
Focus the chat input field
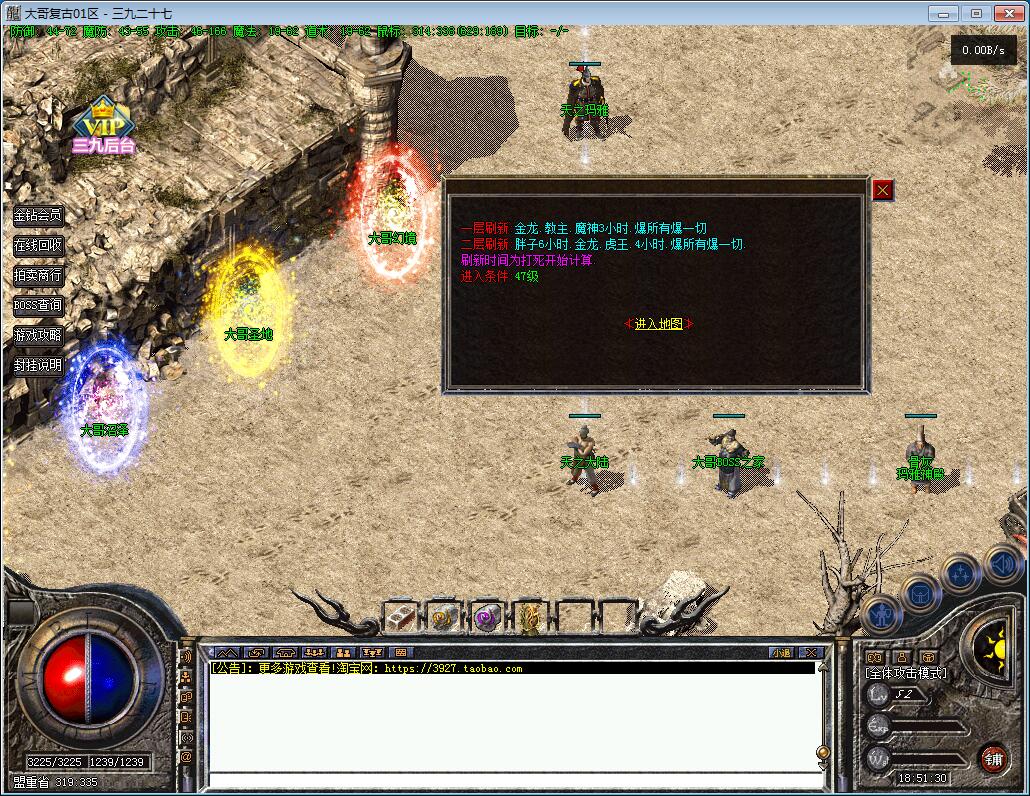pyautogui.click(x=510, y=780)
